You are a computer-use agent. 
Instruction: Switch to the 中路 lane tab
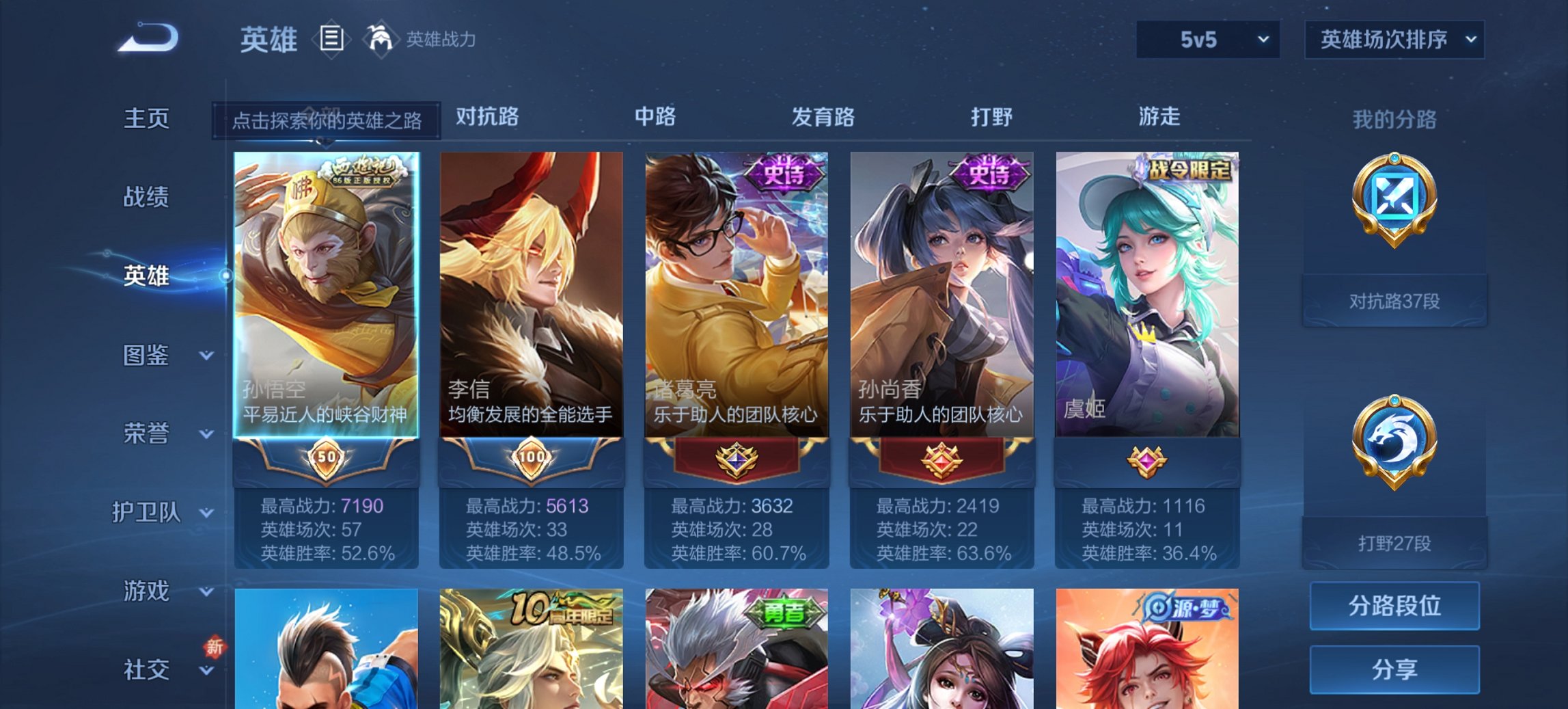click(654, 117)
